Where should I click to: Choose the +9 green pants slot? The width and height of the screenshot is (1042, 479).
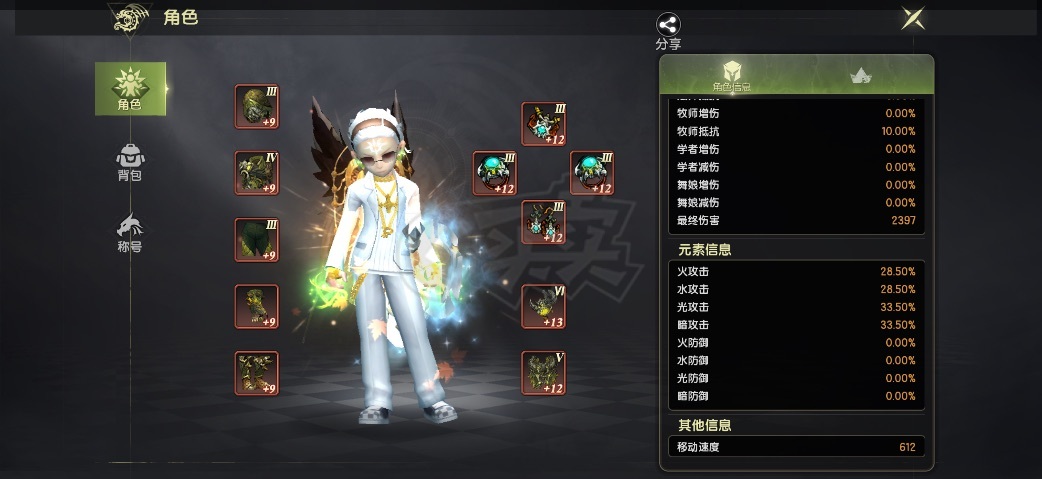click(256, 240)
